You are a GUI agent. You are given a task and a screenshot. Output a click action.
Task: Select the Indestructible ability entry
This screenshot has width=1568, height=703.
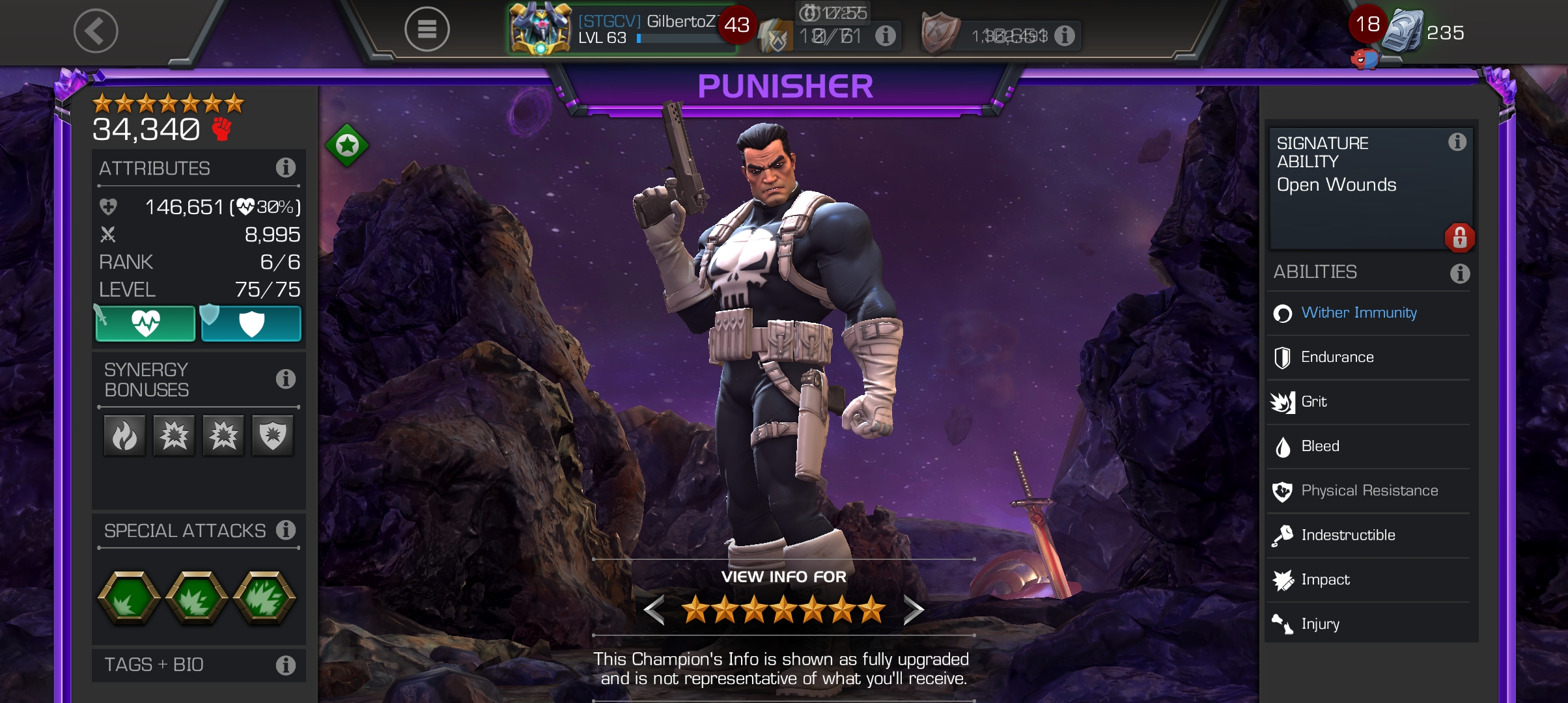1347,535
